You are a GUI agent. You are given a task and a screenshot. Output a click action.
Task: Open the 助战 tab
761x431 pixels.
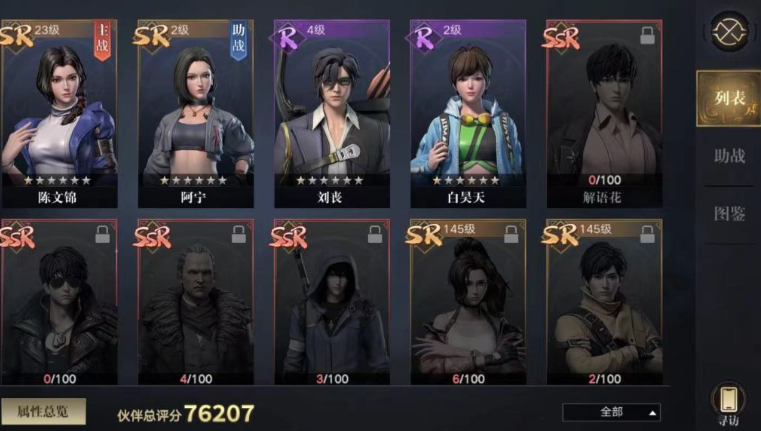[x=729, y=156]
